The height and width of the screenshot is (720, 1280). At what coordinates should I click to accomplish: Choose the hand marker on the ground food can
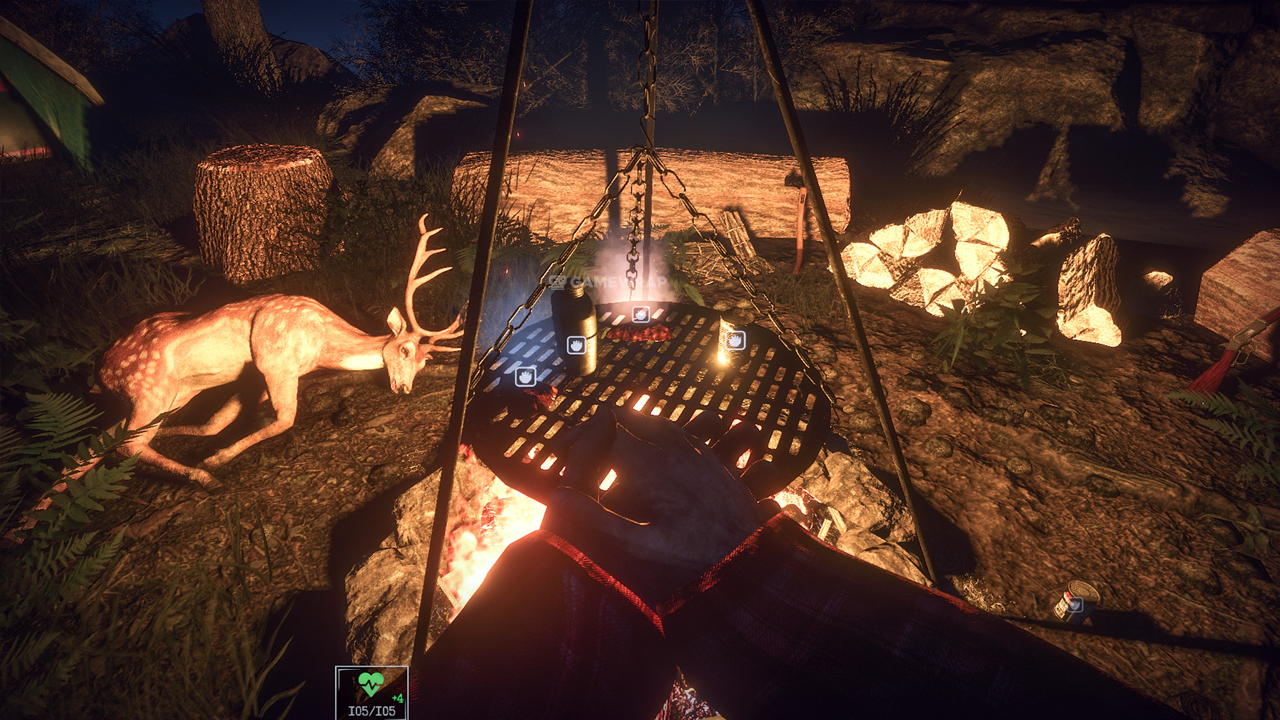(1073, 604)
